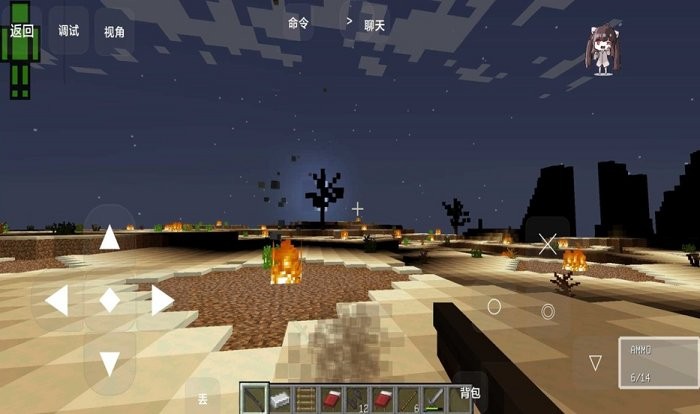Open the 命令 command input

tap(298, 22)
